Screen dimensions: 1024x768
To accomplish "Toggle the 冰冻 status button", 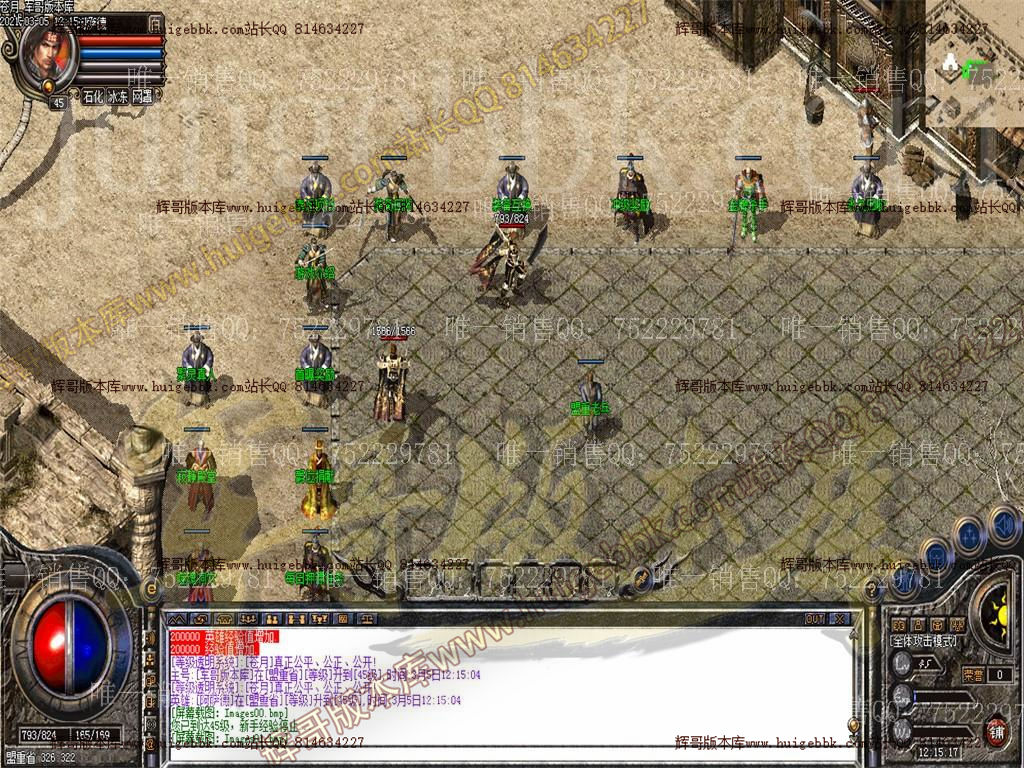I will pyautogui.click(x=118, y=97).
